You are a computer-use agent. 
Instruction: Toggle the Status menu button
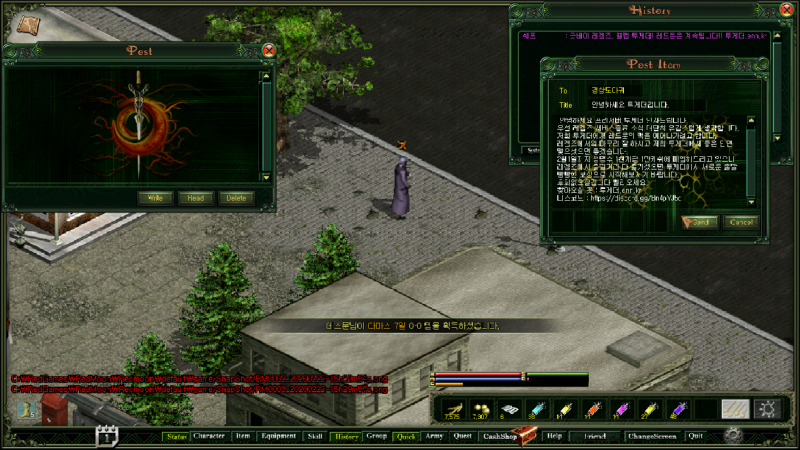(x=177, y=436)
